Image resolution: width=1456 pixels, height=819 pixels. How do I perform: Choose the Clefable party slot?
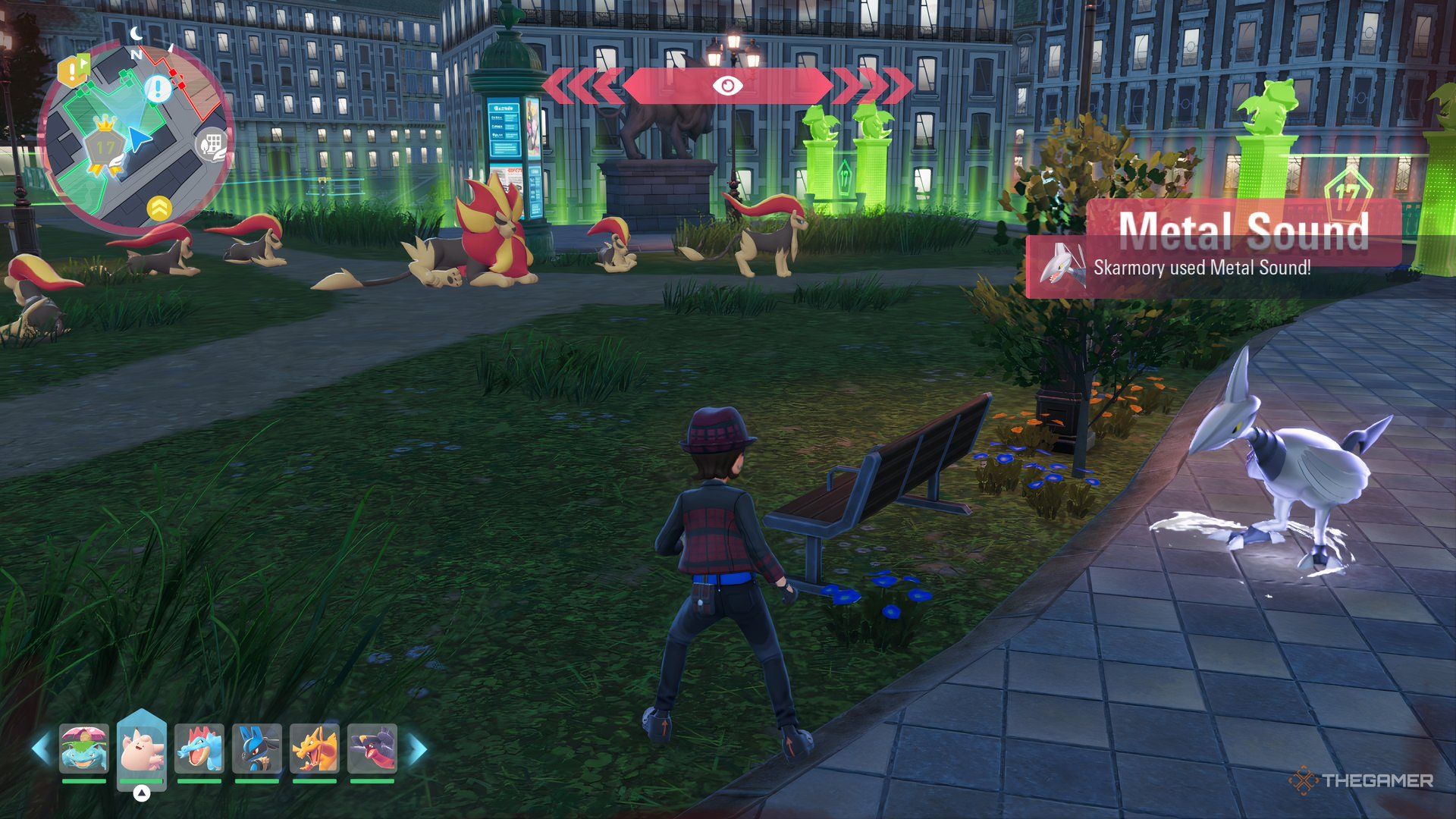click(142, 748)
